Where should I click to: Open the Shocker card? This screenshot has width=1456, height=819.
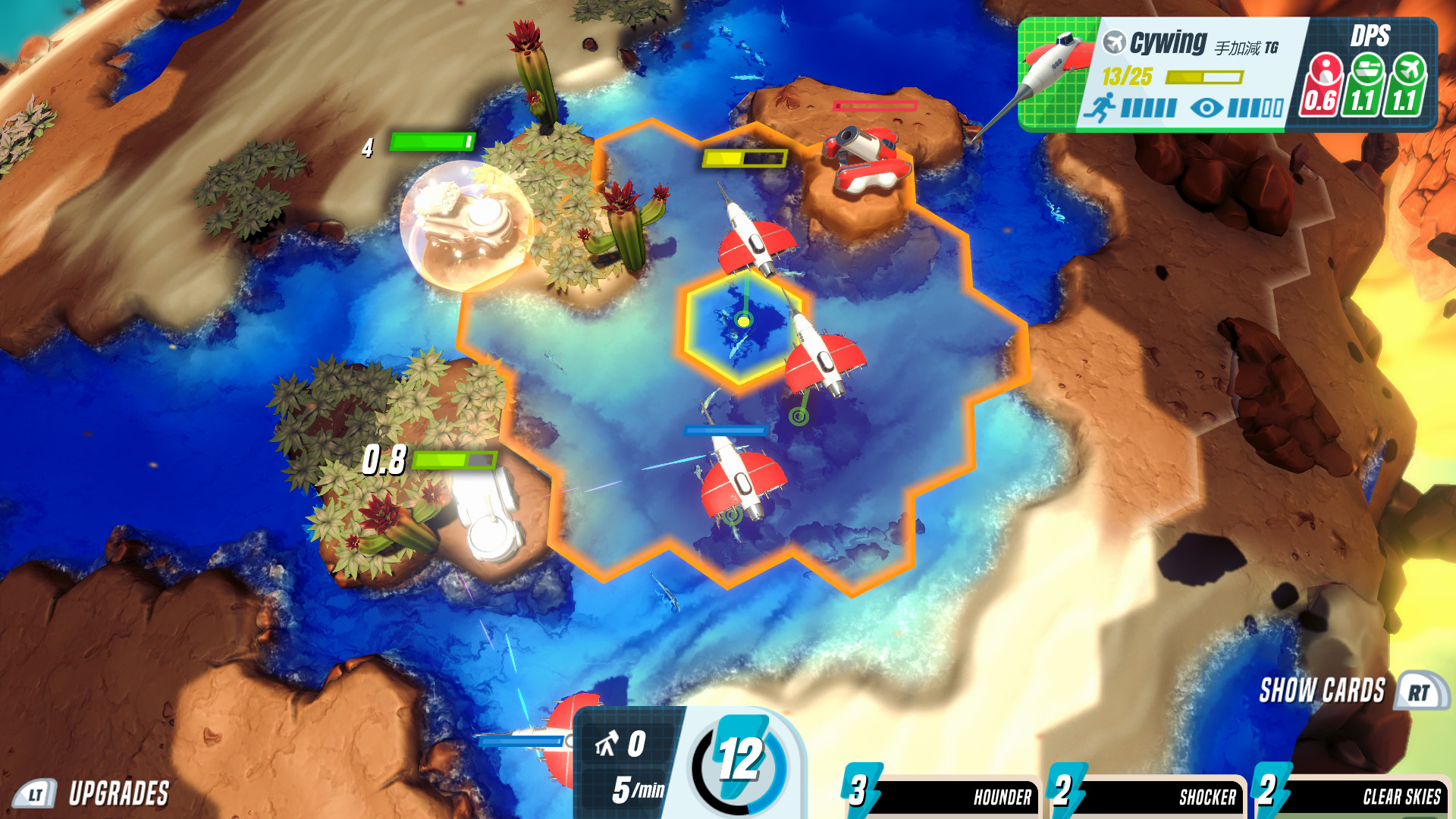click(1206, 796)
